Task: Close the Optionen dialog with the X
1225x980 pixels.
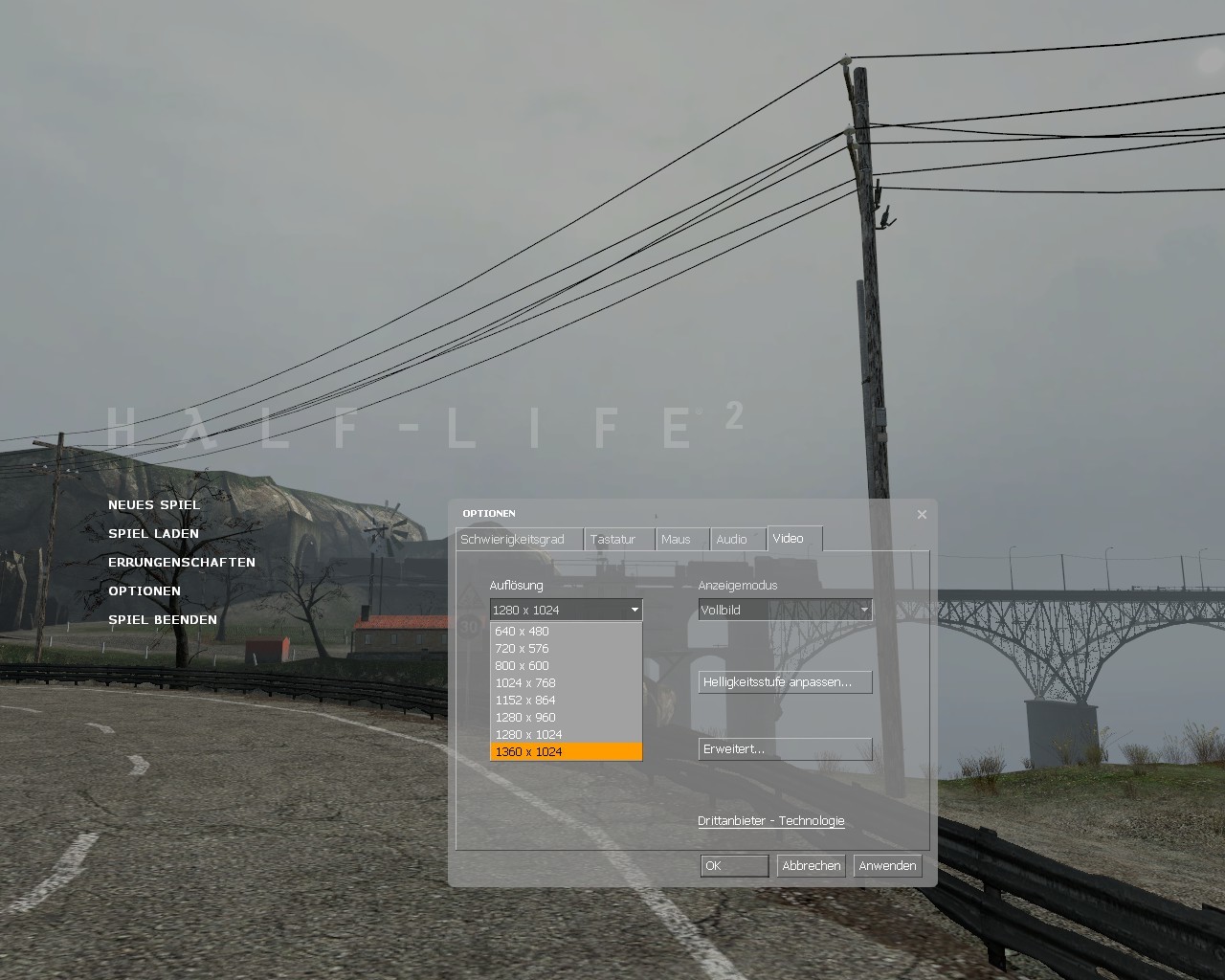Action: 922,514
